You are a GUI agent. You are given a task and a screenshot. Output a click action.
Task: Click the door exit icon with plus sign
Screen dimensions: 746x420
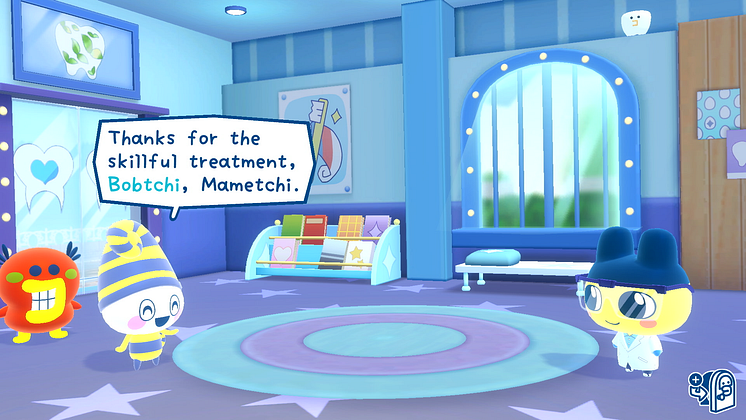pyautogui.click(x=709, y=388)
